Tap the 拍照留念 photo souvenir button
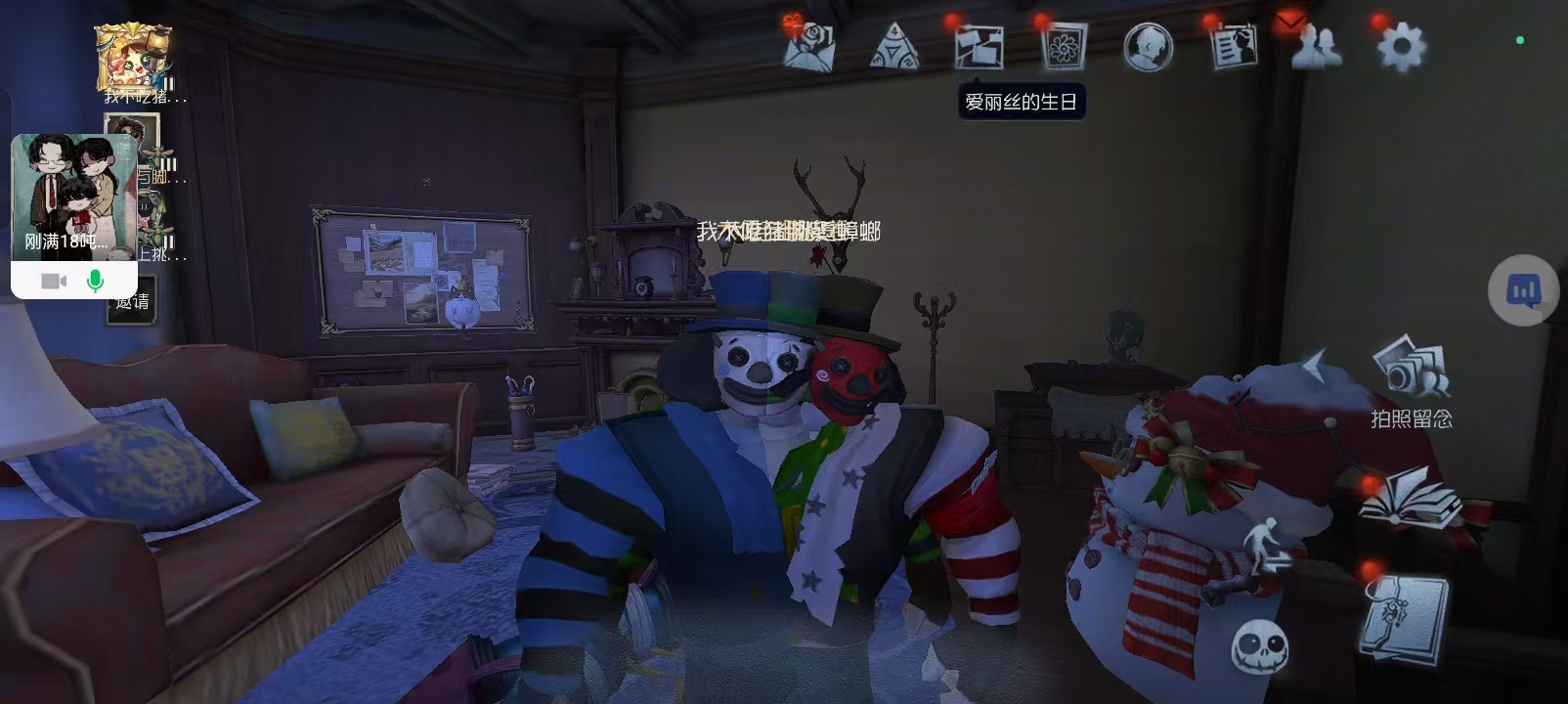The height and width of the screenshot is (704, 1568). click(1411, 384)
